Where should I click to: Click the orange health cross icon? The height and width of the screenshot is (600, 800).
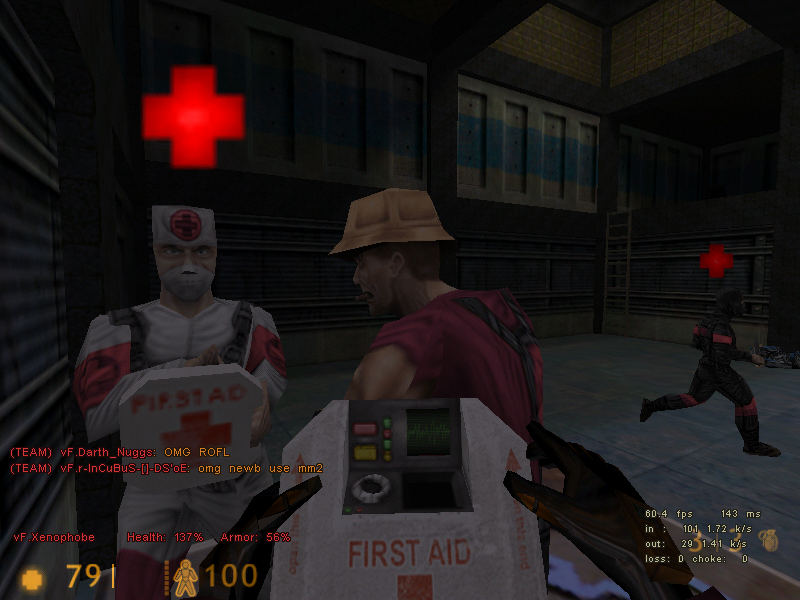(x=33, y=578)
